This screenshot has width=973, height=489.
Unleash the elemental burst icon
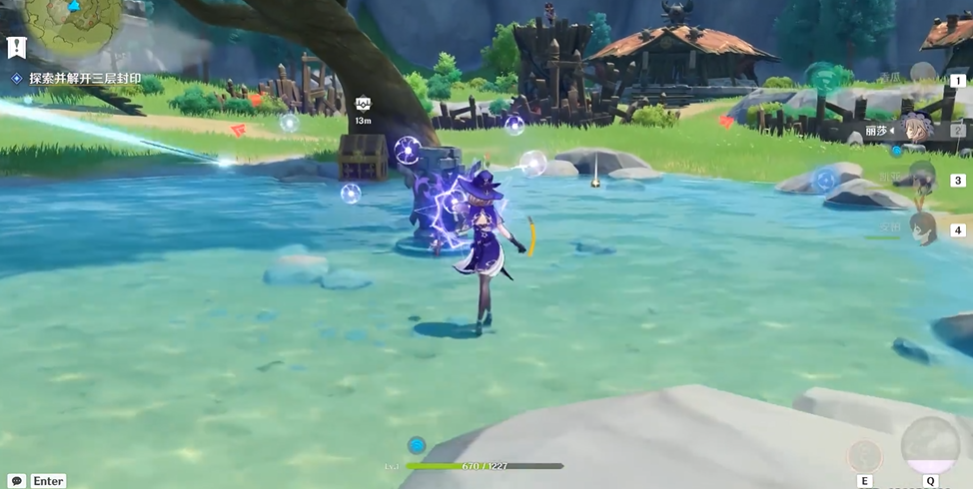tap(930, 445)
